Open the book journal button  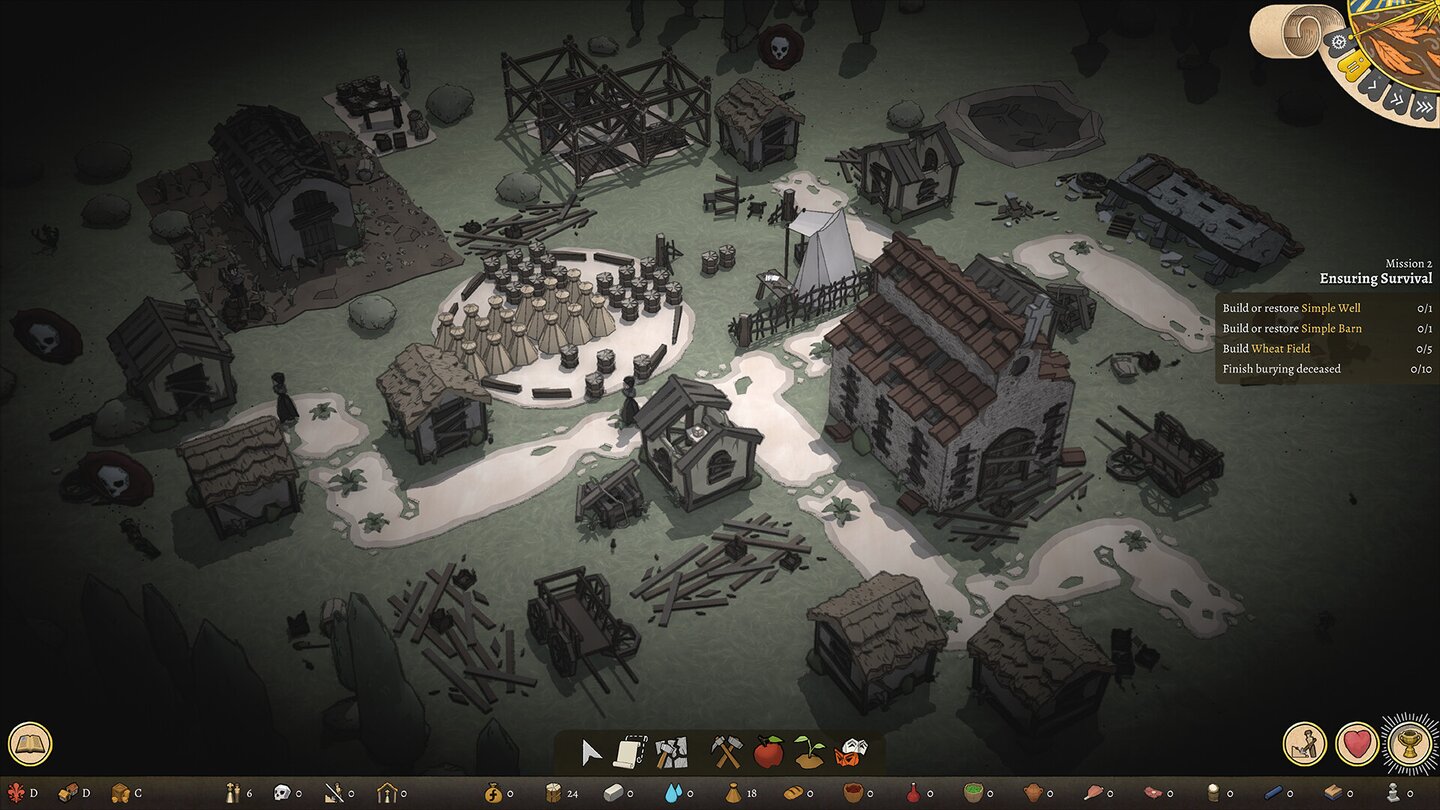pyautogui.click(x=30, y=744)
